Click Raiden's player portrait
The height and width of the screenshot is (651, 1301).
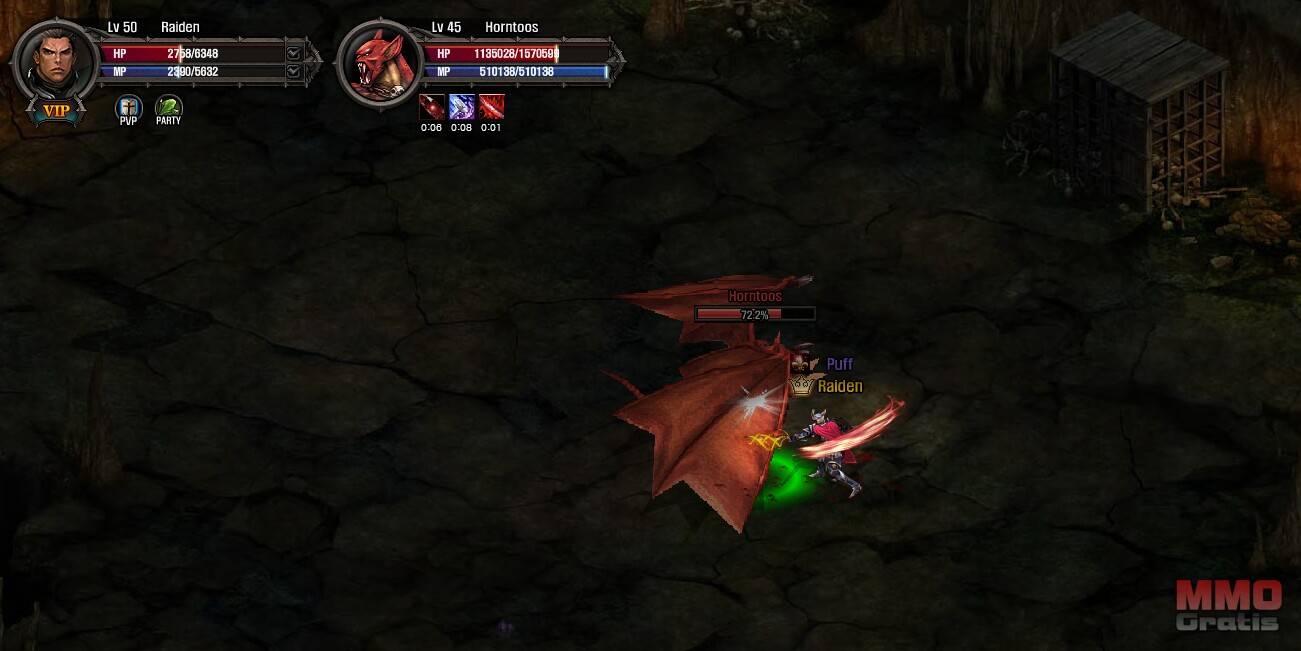click(55, 60)
